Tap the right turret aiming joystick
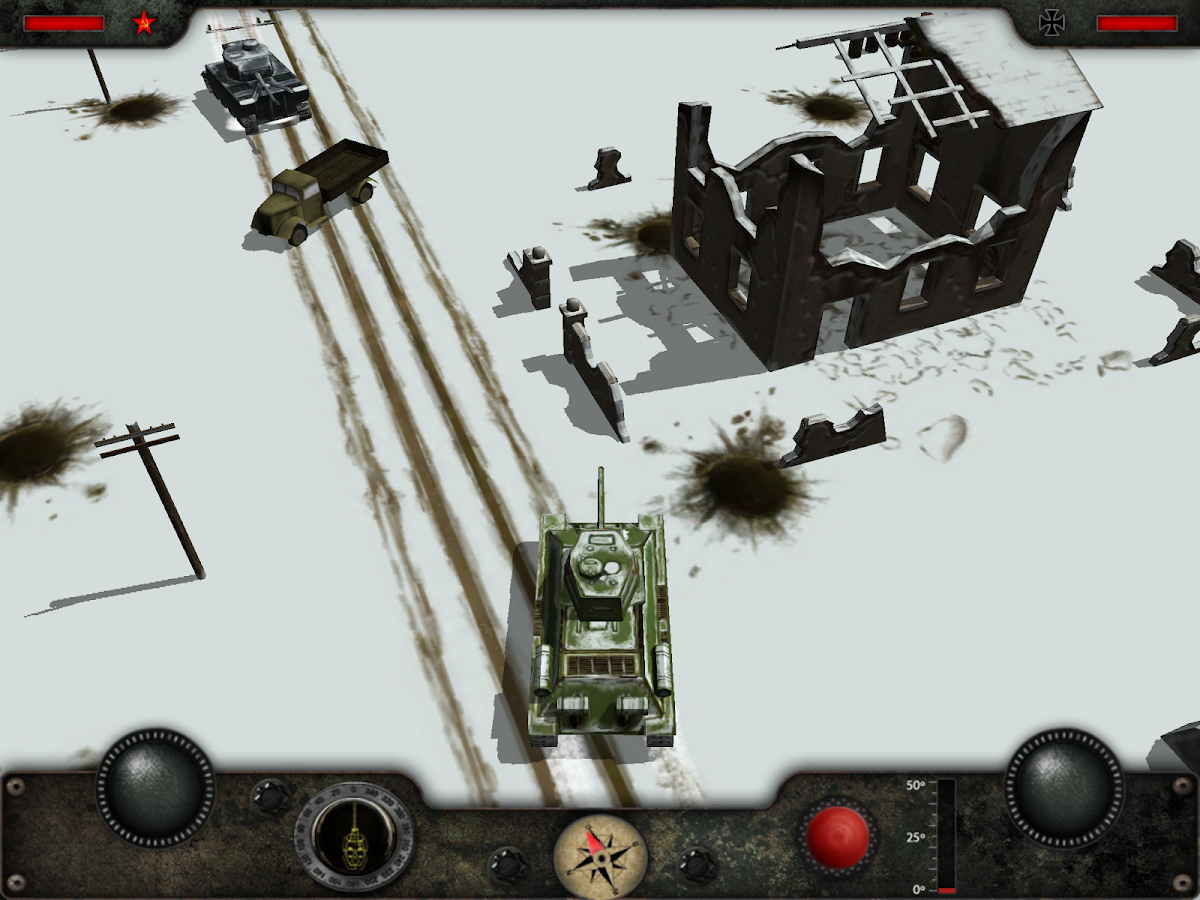1200x900 pixels. (1063, 788)
